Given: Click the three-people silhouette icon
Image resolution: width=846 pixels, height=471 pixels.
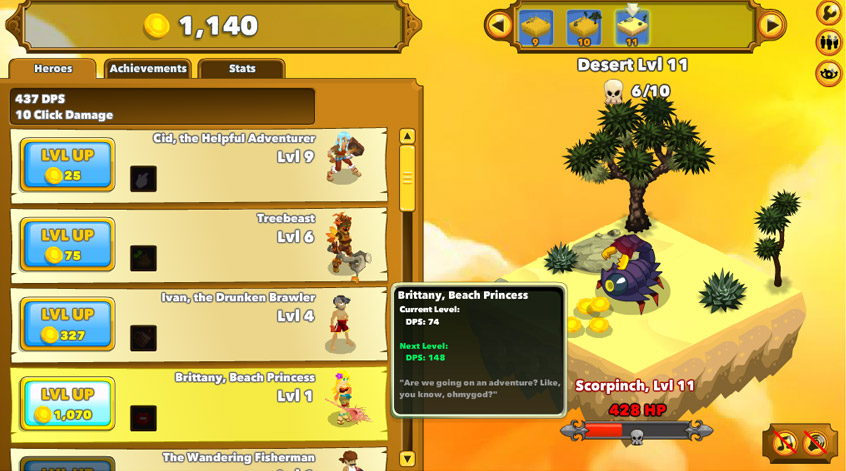Looking at the screenshot, I should click(828, 42).
